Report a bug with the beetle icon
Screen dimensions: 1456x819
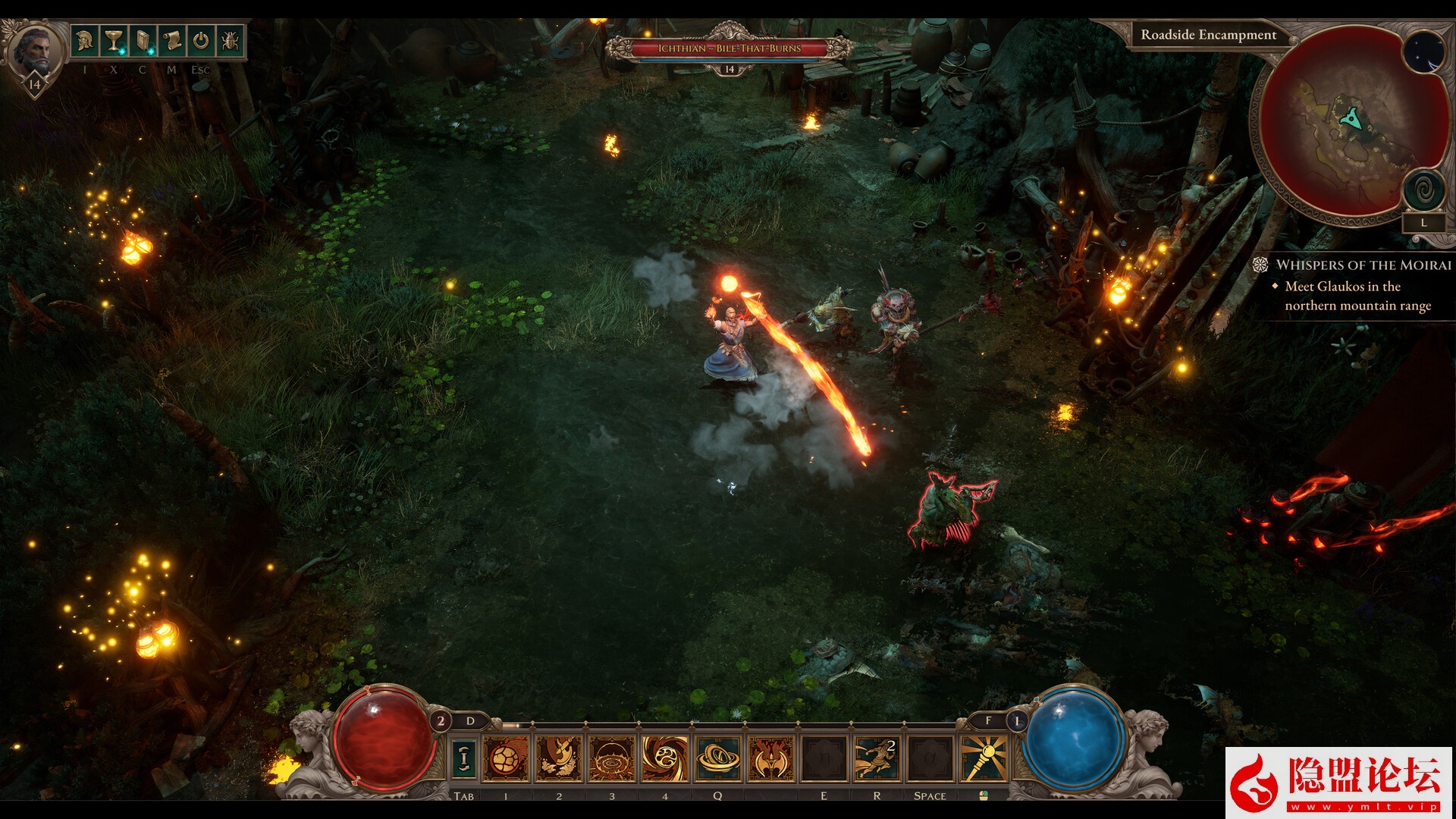tap(230, 40)
